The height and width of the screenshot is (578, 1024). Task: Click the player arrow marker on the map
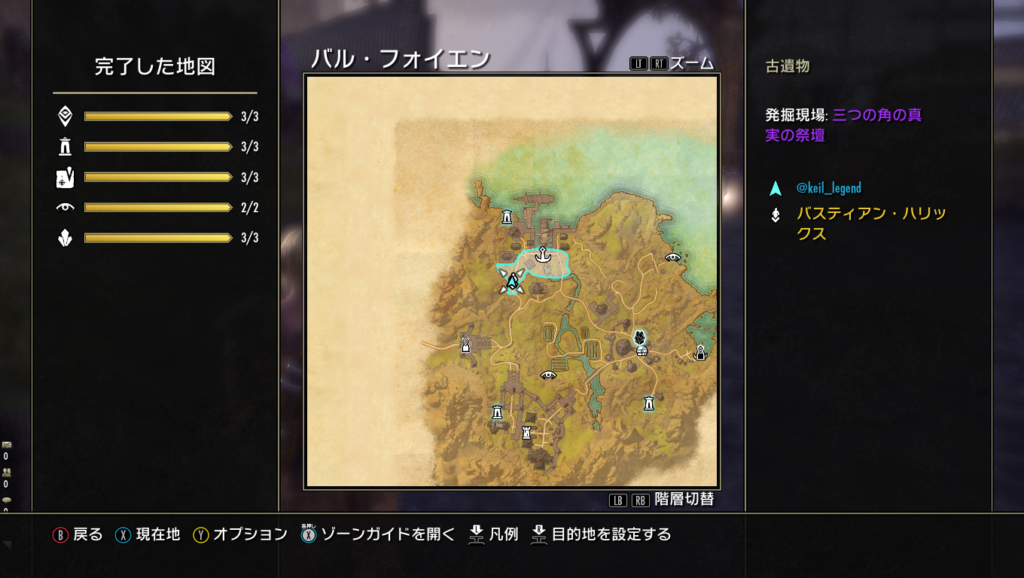[512, 281]
